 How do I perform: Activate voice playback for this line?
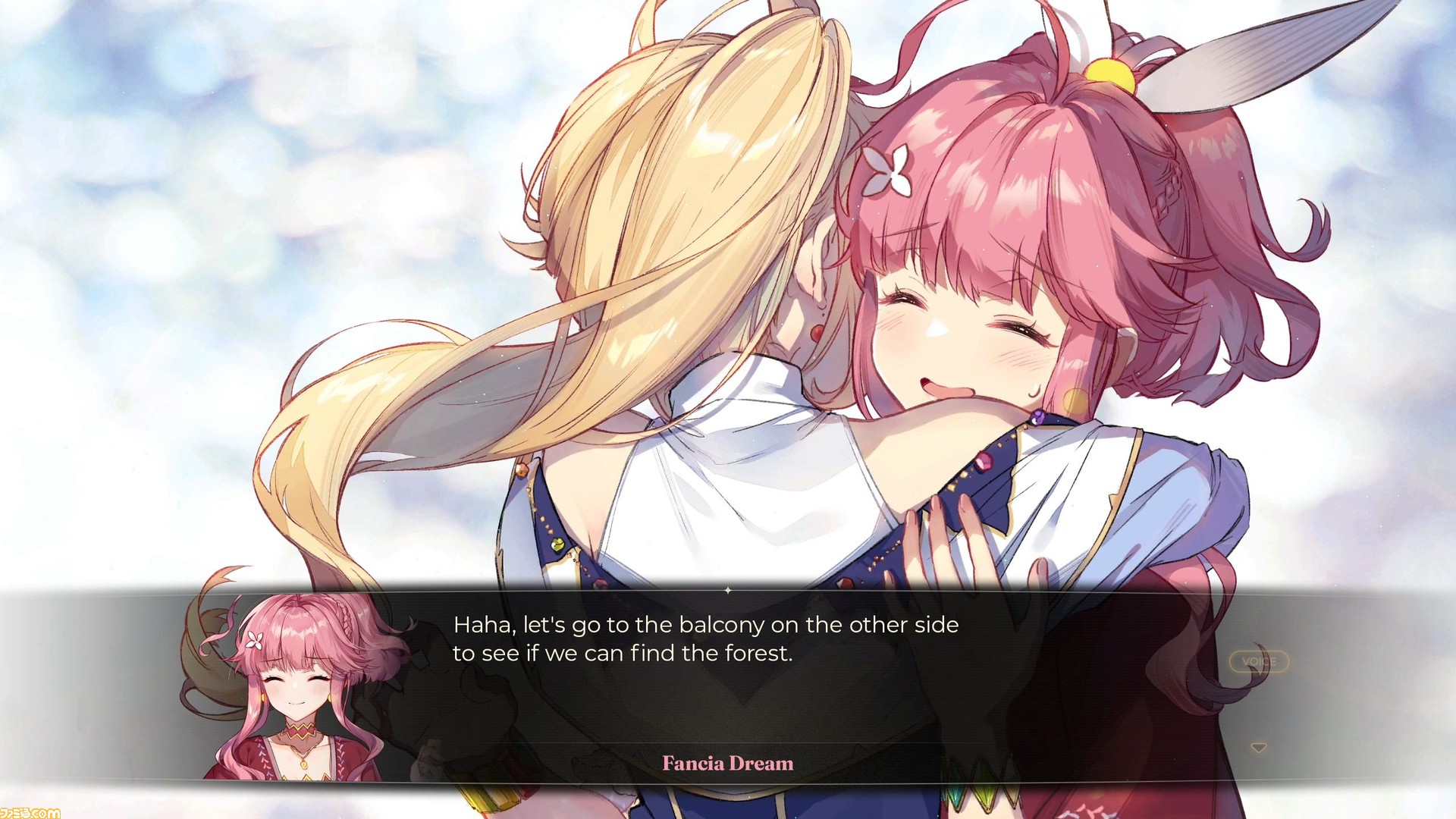(1259, 661)
